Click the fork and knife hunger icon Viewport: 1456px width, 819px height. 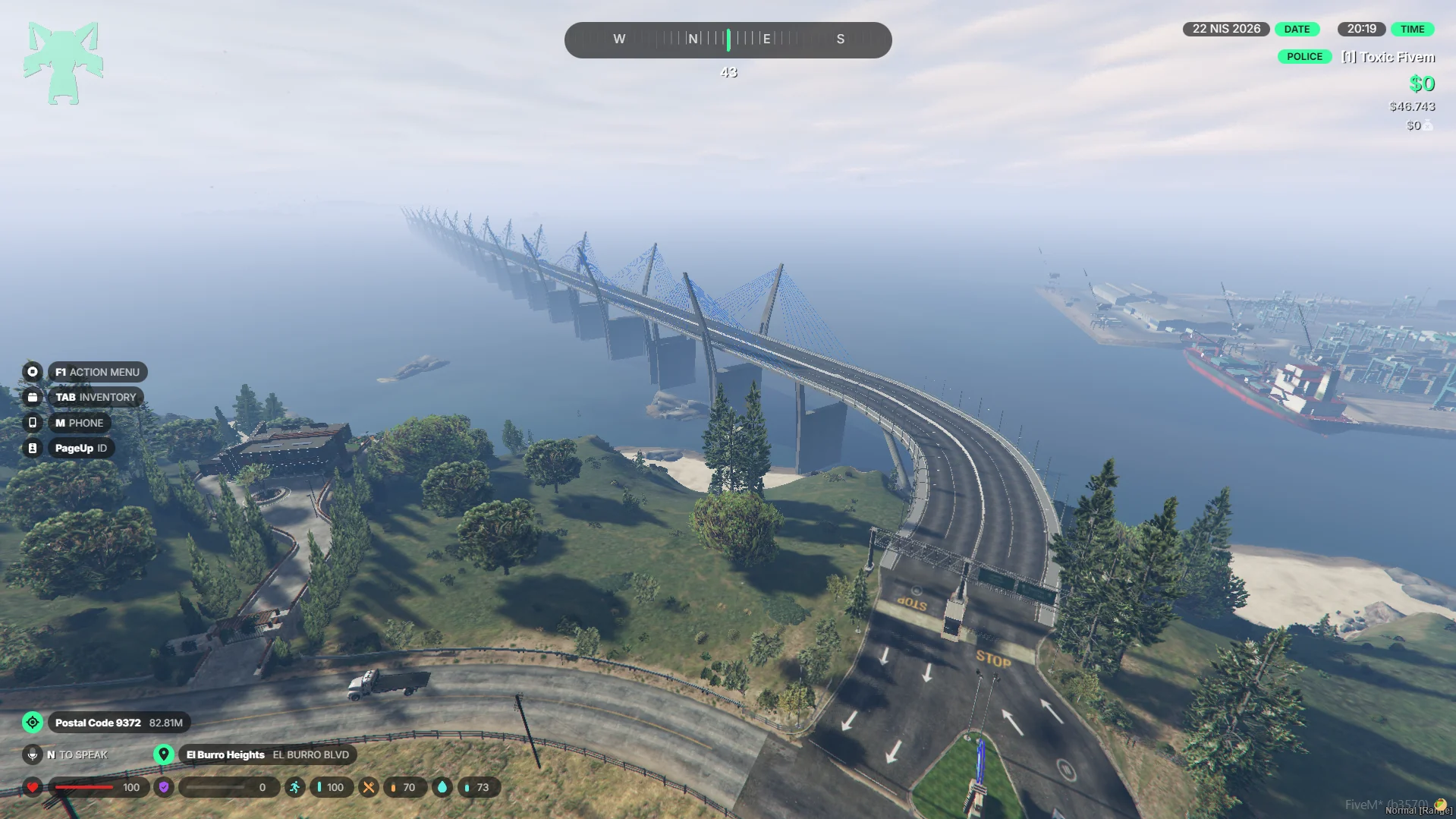(x=369, y=787)
